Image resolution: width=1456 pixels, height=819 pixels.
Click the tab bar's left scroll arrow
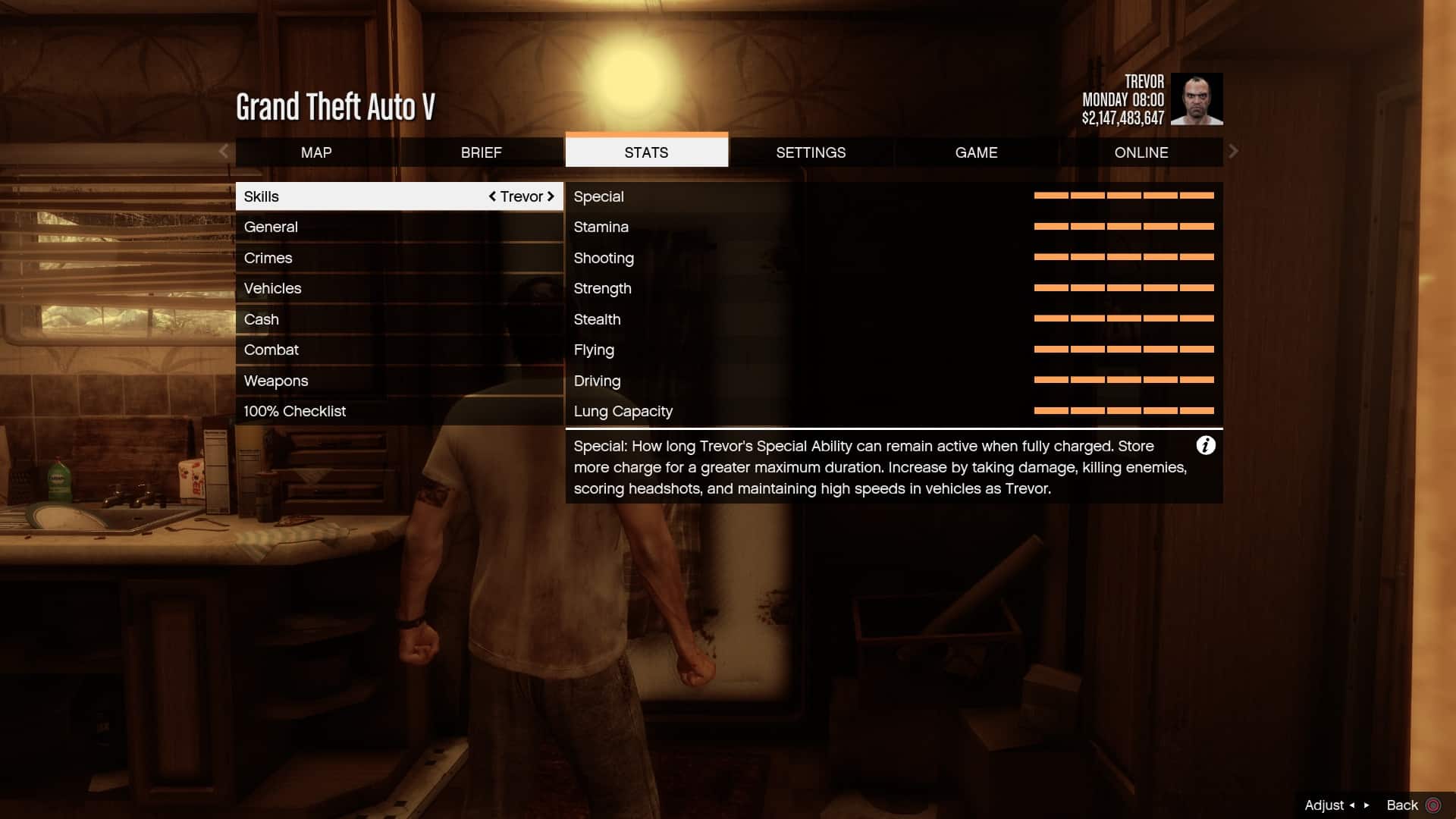click(224, 151)
